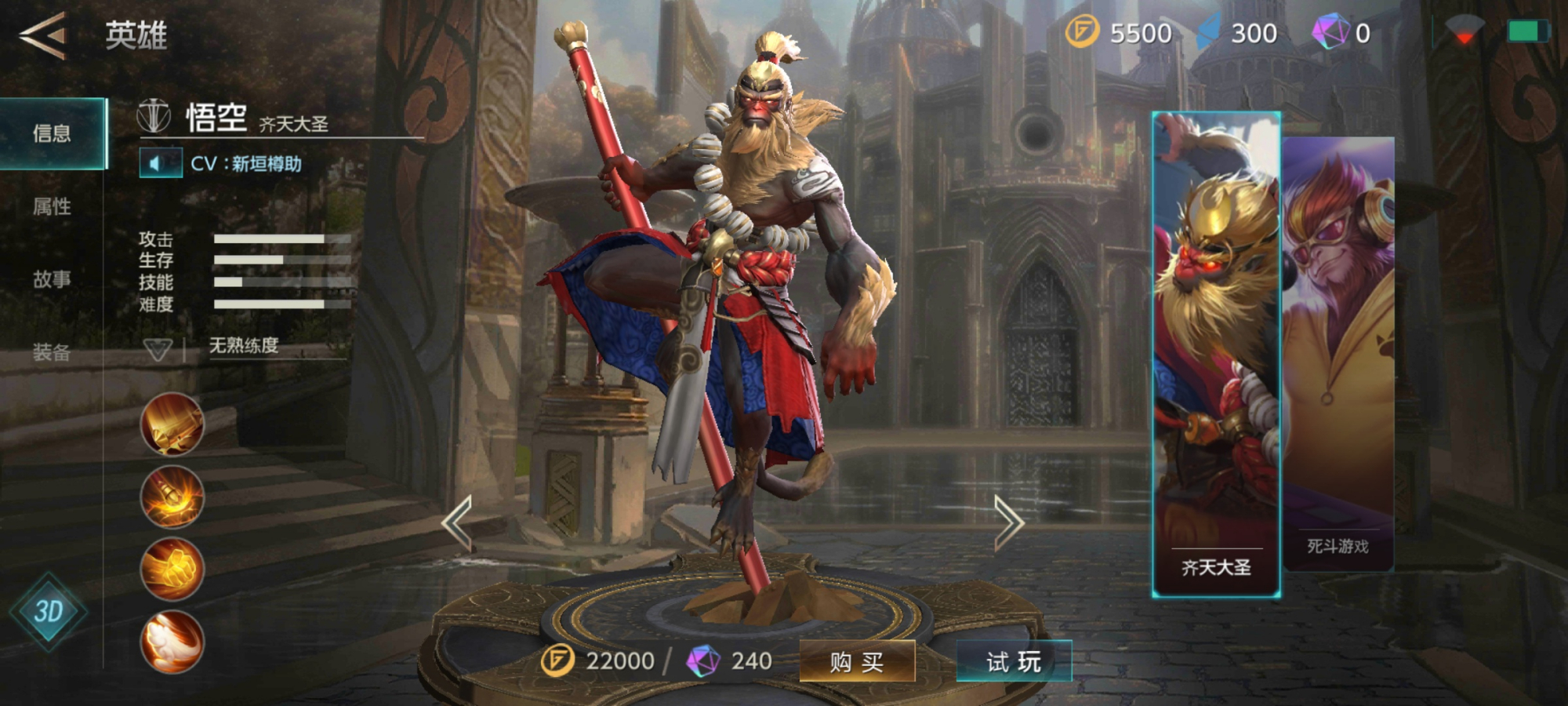Click the 试玩 trial button
Viewport: 1568px width, 706px height.
[1014, 662]
